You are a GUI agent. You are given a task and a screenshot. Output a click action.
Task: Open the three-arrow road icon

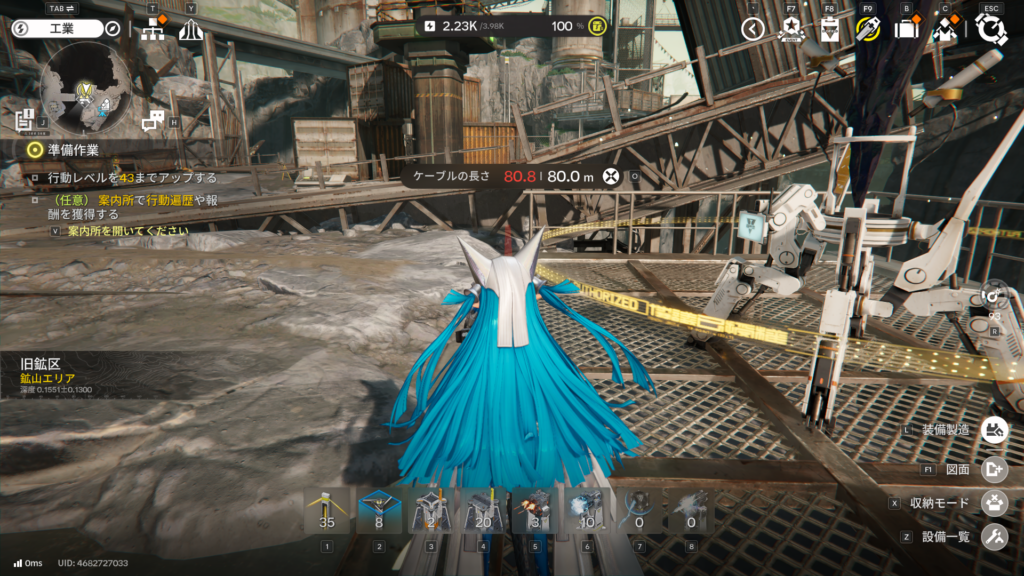point(191,30)
